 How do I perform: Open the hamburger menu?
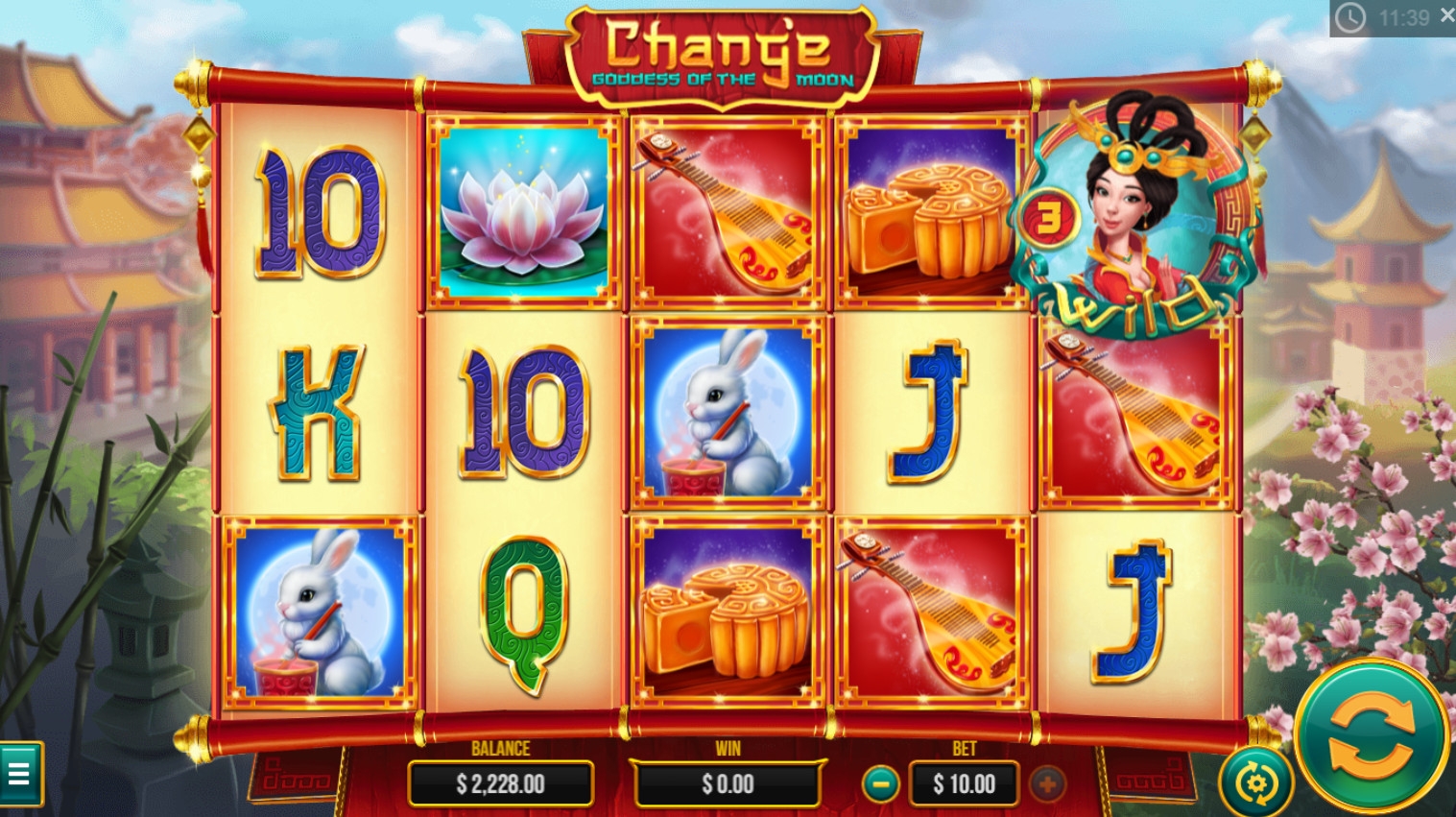(x=19, y=773)
